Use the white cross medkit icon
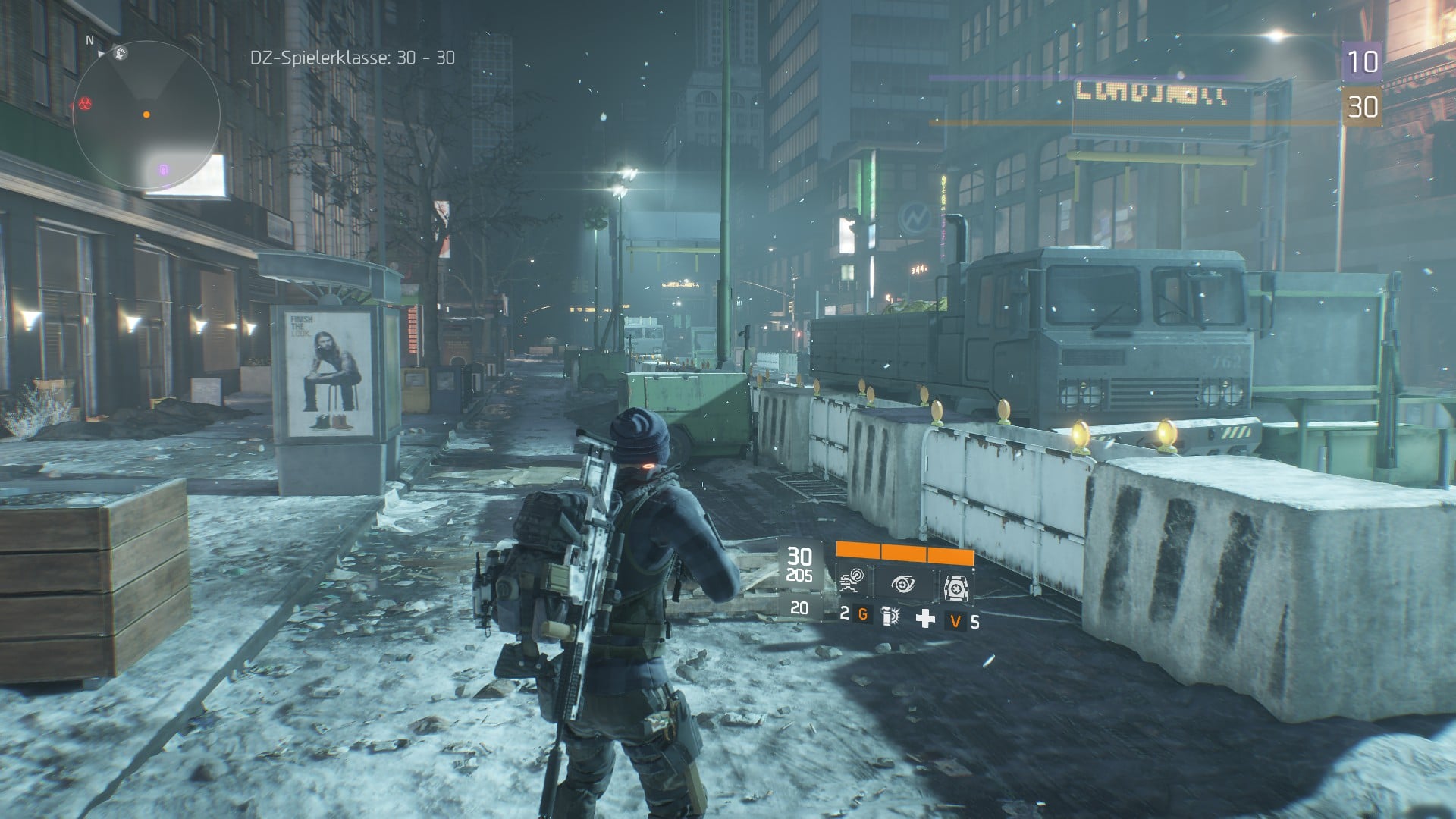Image resolution: width=1456 pixels, height=819 pixels. pyautogui.click(x=925, y=619)
